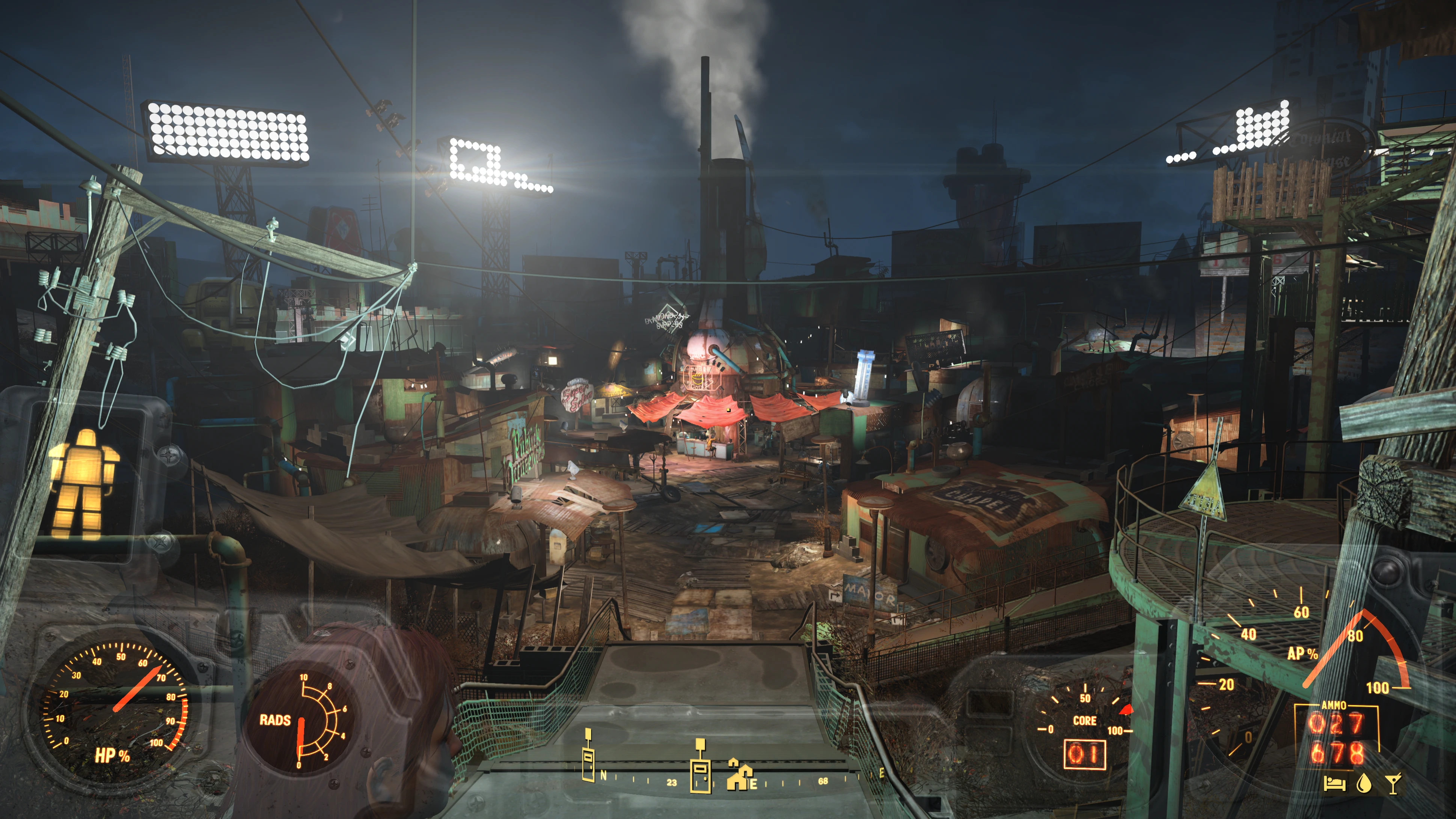
Task: Click the bed sleep status icon
Action: coord(1334,784)
